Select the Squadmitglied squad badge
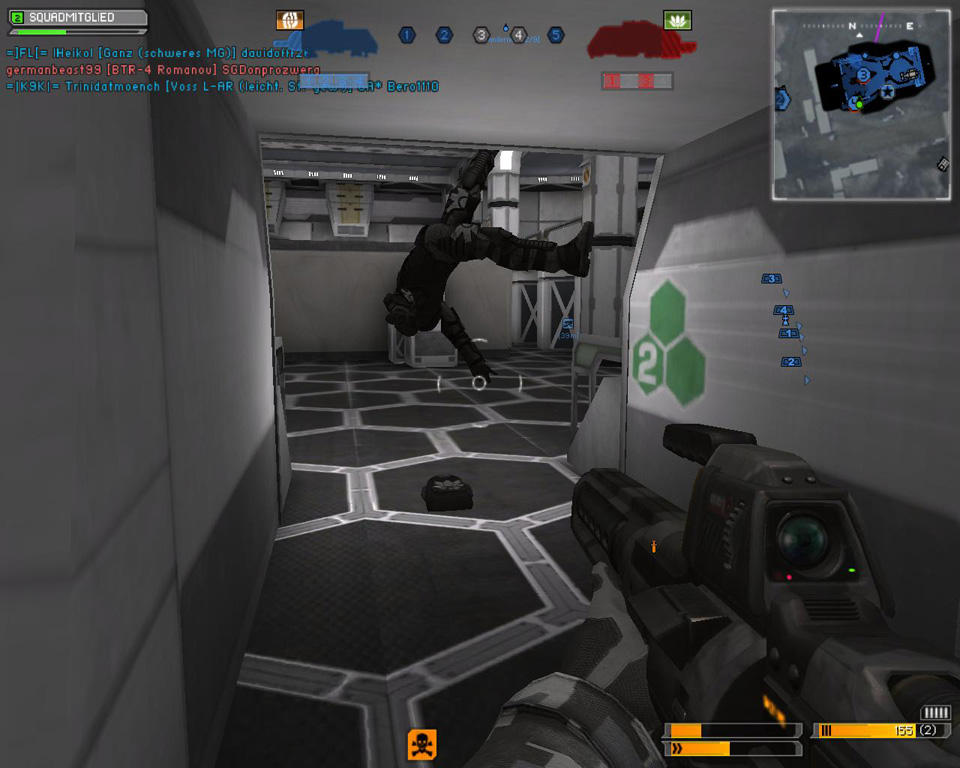960x768 pixels. pos(78,17)
